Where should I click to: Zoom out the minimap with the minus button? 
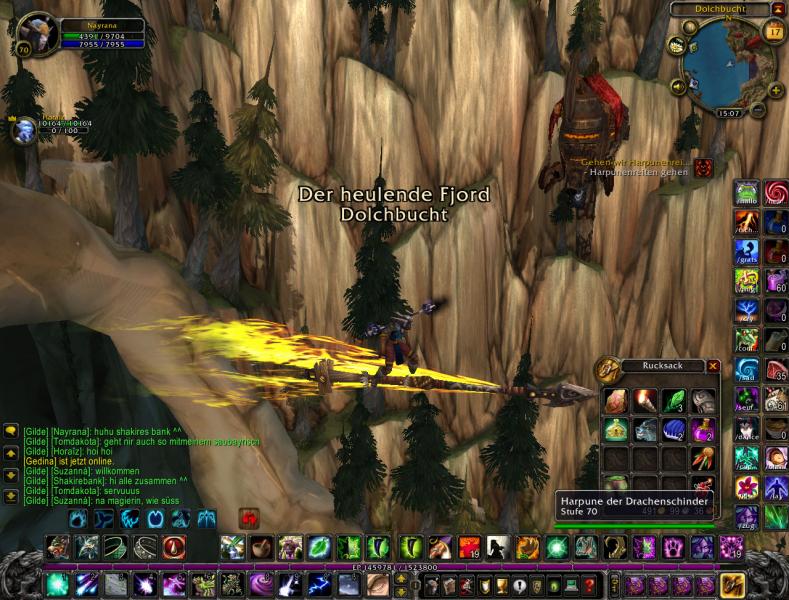[x=758, y=108]
